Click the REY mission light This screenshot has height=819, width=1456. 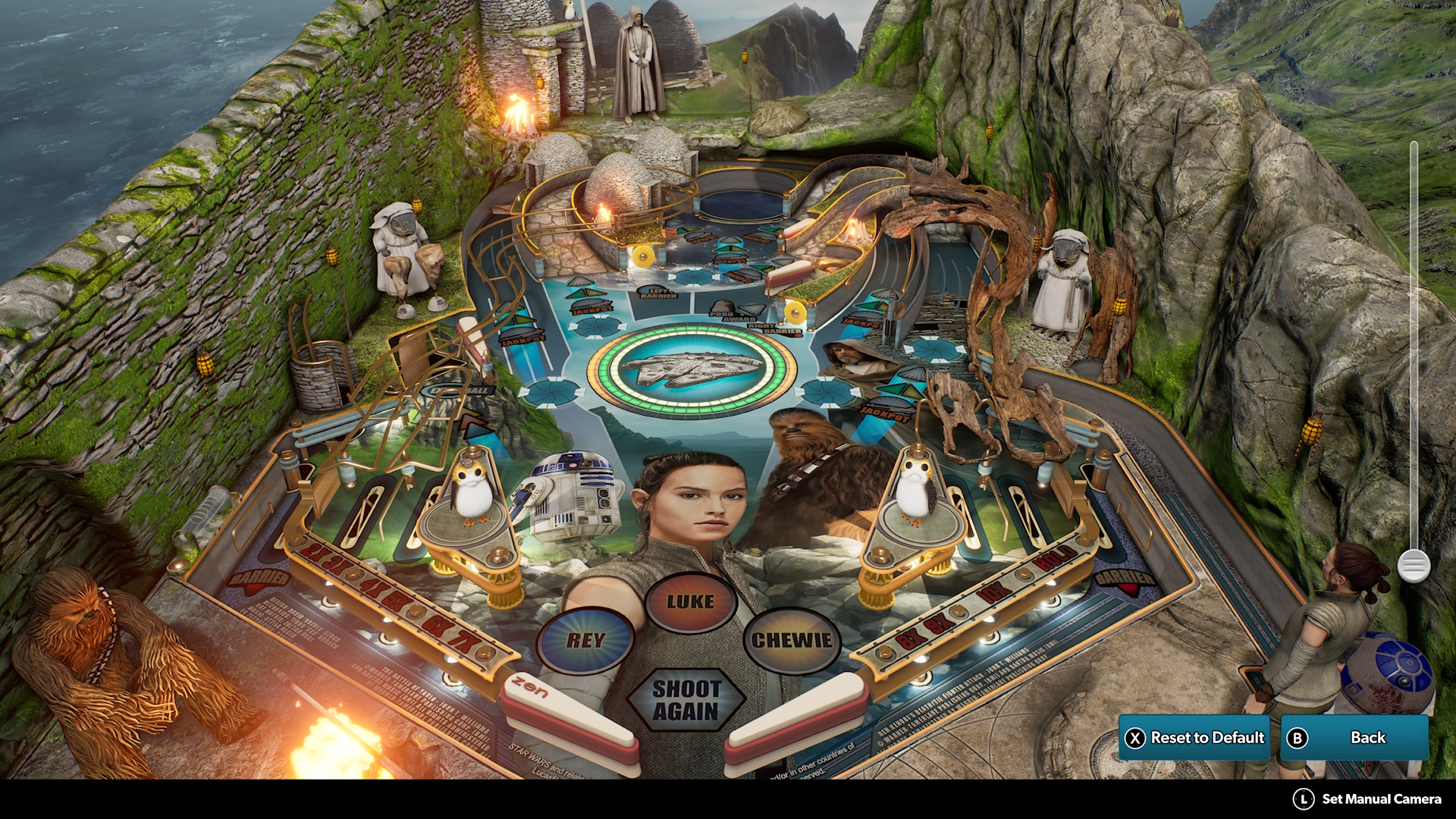point(585,639)
